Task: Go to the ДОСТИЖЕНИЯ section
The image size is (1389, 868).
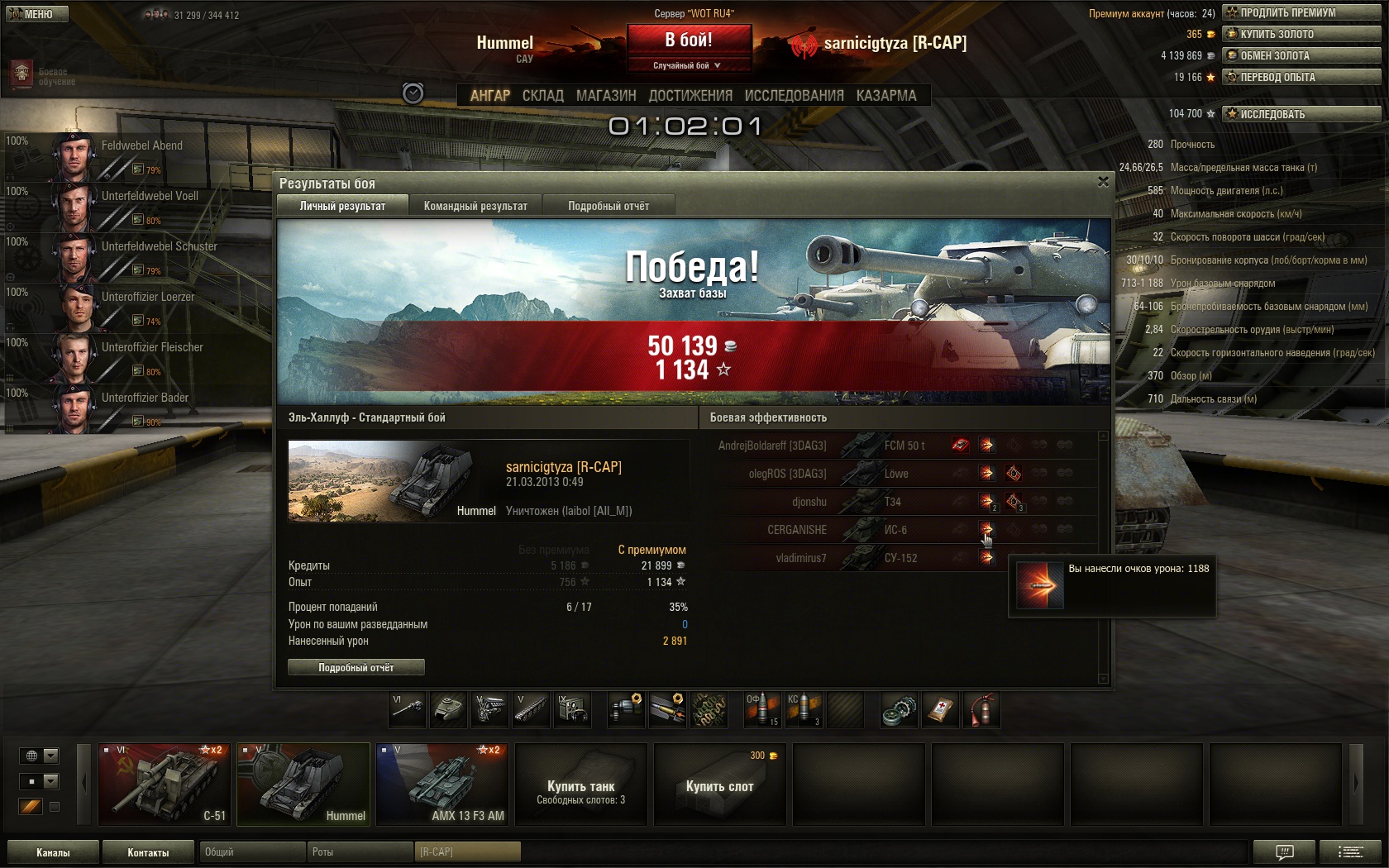Action: [x=690, y=96]
